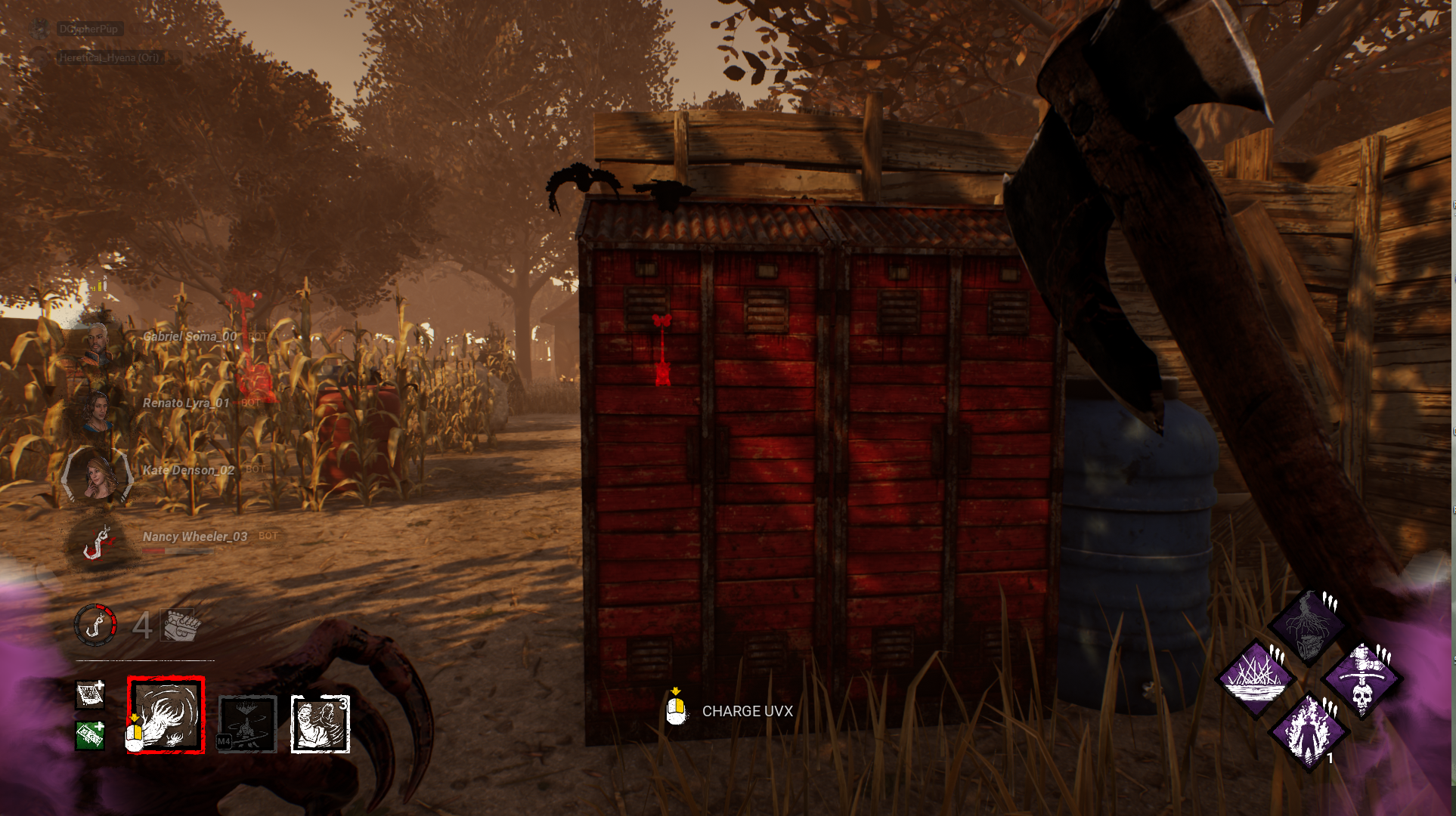Click the hook progress wheel icon

(97, 626)
